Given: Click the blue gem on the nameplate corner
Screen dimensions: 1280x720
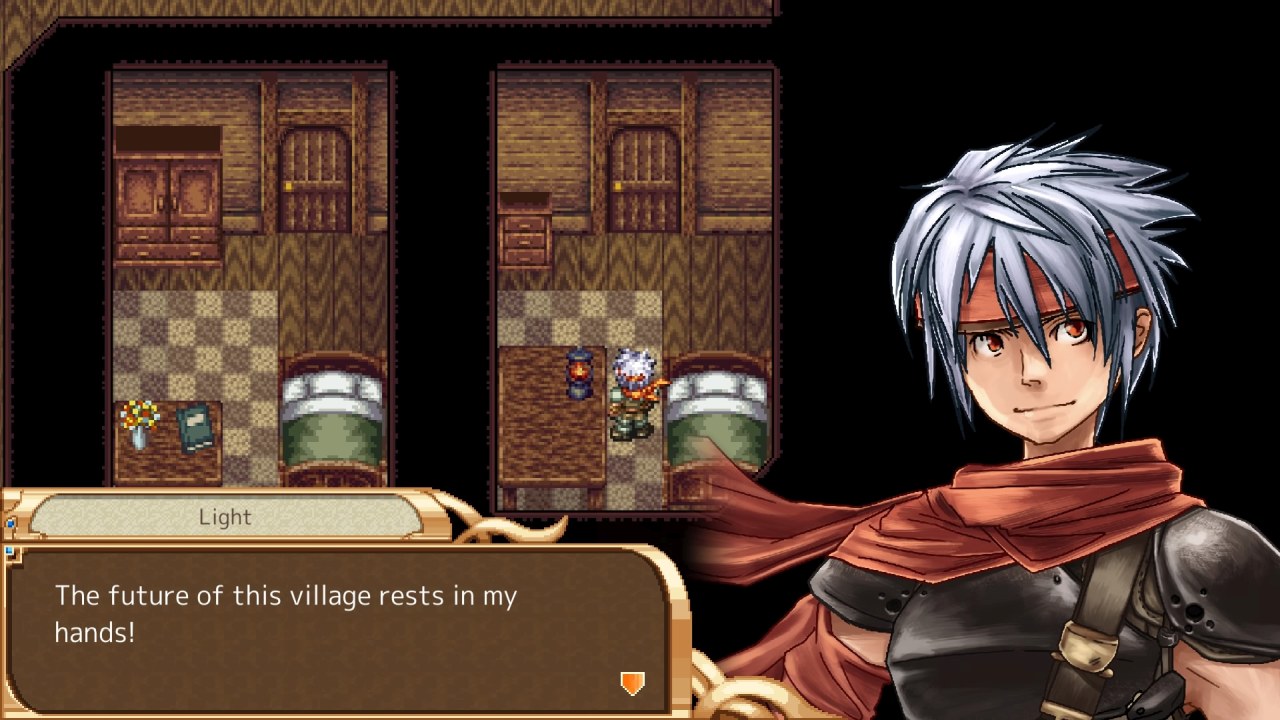Looking at the screenshot, I should [10, 521].
